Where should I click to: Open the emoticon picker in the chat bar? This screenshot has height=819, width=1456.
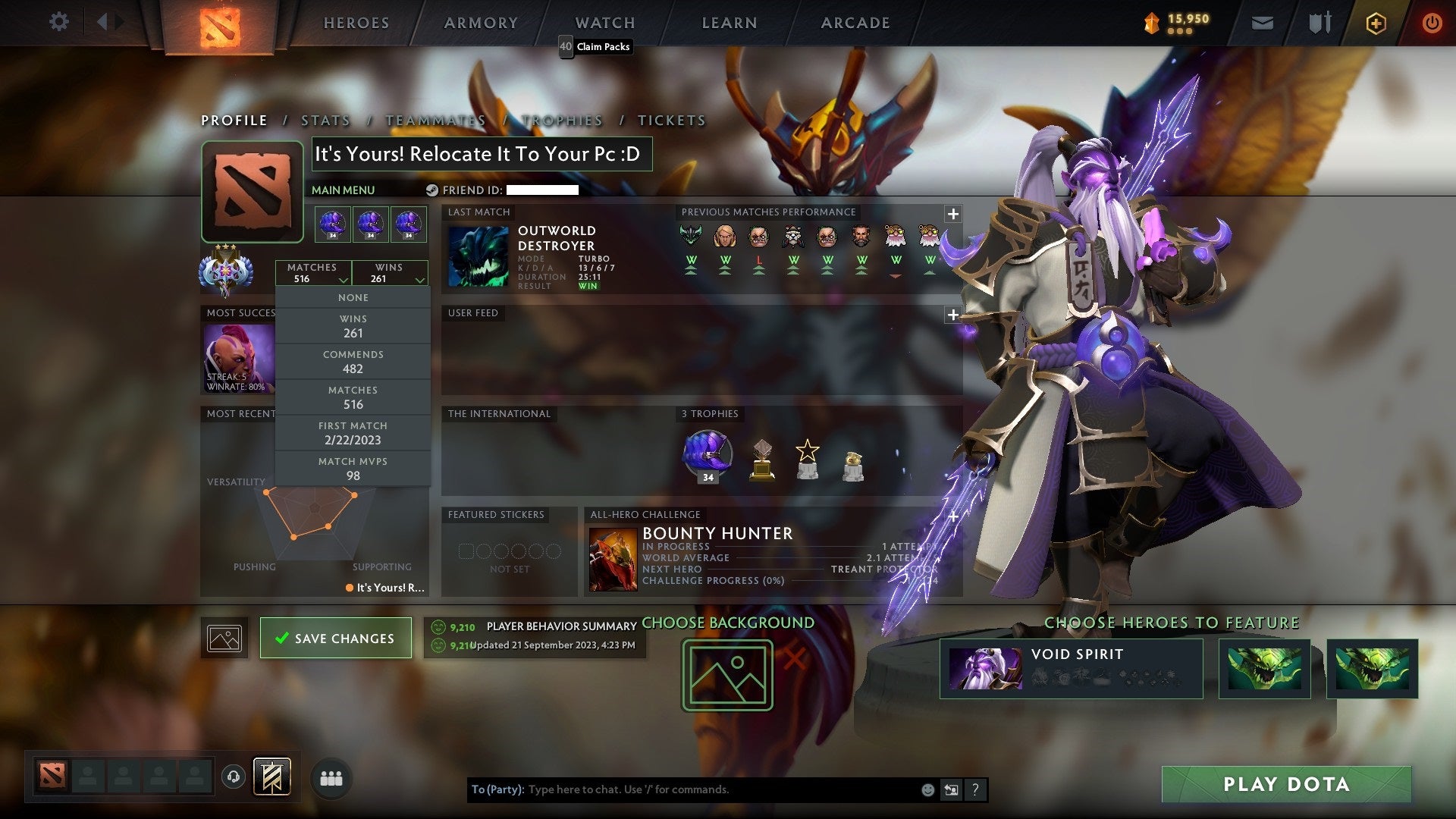927,789
